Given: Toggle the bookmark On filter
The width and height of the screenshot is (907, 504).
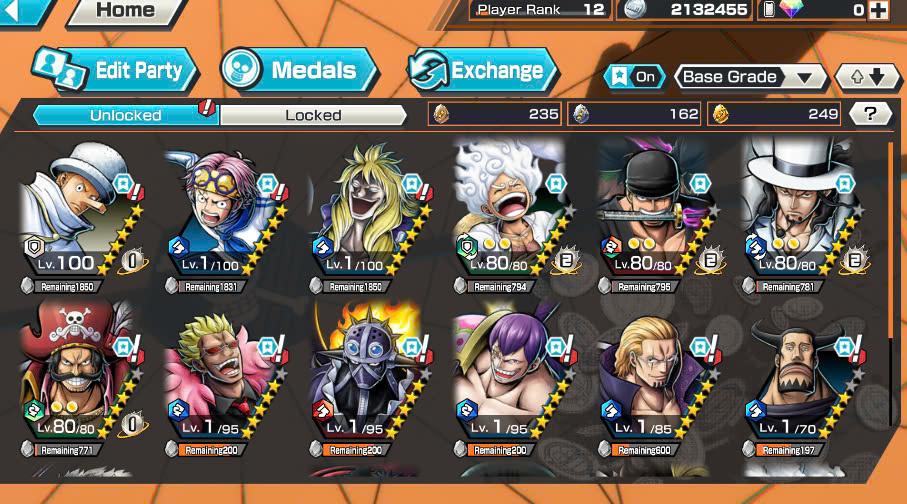Looking at the screenshot, I should tap(635, 76).
